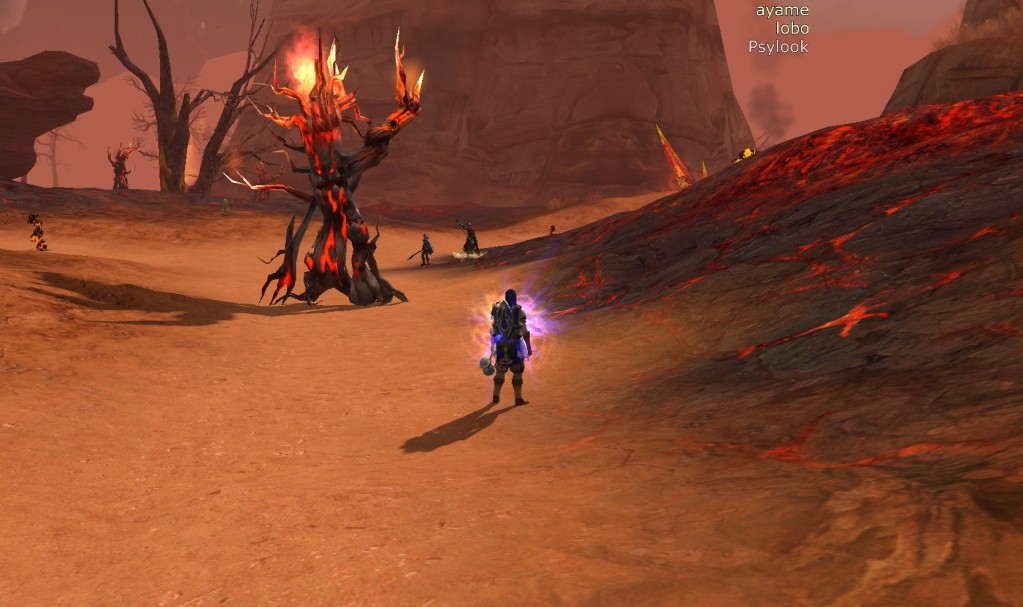Click the Psylook player name
Image resolution: width=1023 pixels, height=607 pixels.
coord(778,46)
